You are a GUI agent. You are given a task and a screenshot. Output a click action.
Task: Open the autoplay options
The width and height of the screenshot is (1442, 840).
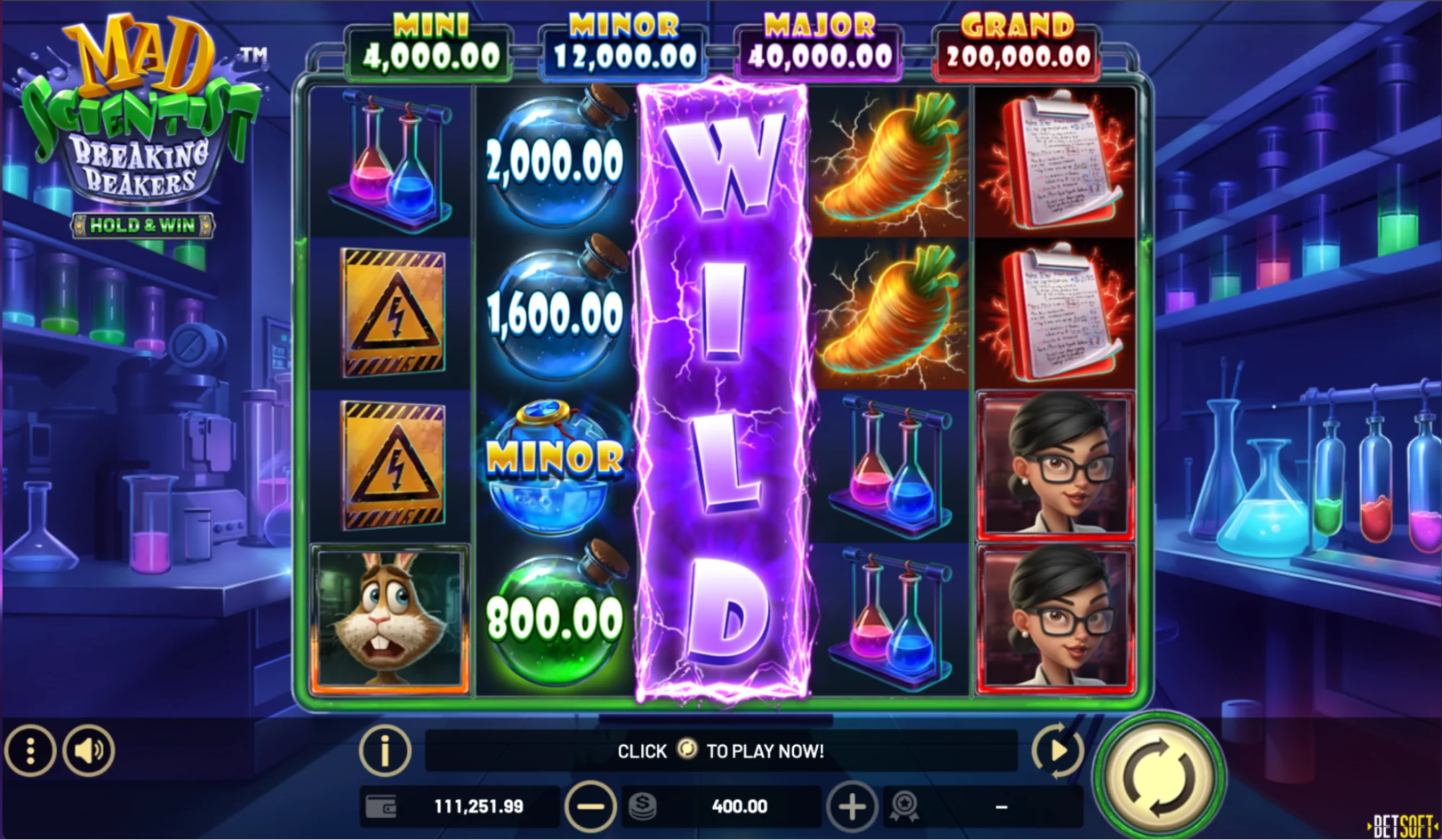tap(1057, 751)
